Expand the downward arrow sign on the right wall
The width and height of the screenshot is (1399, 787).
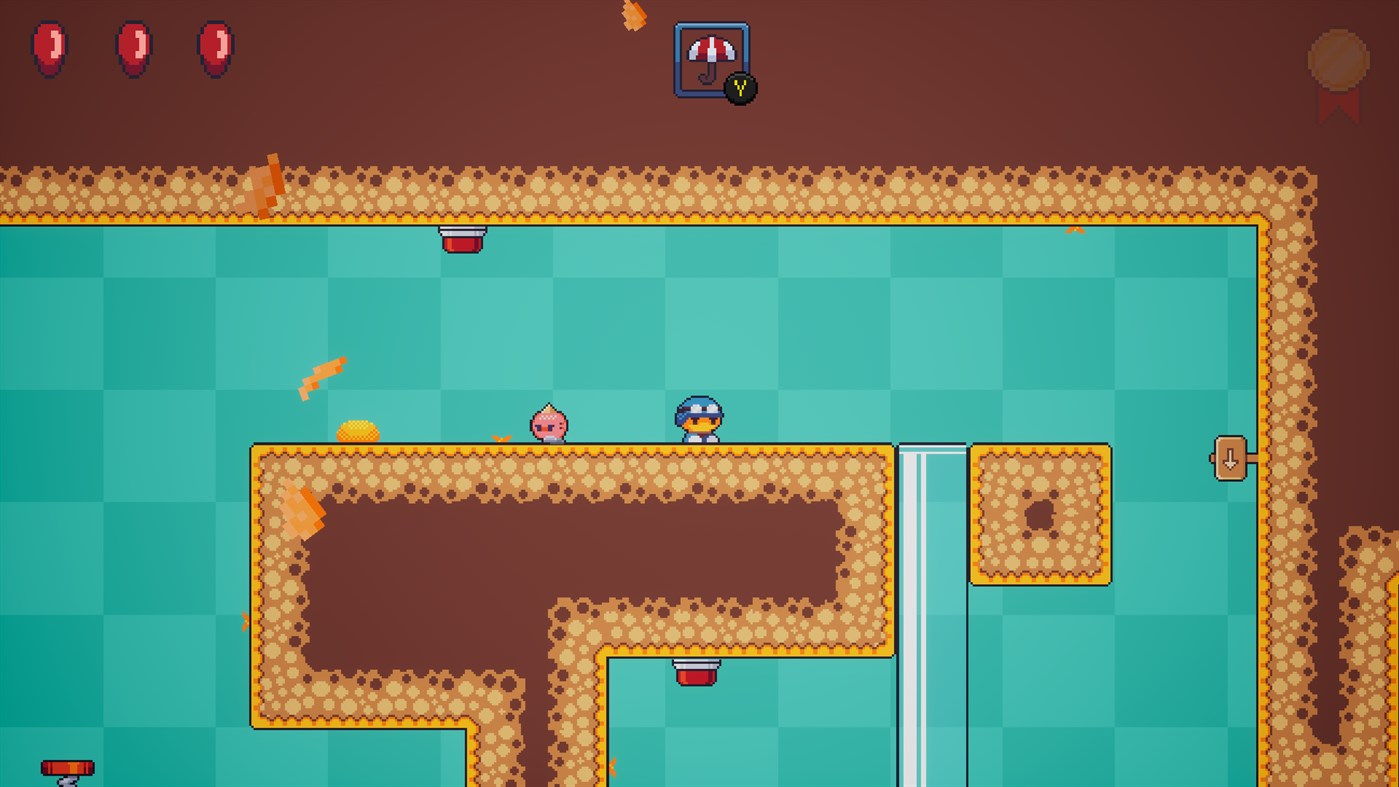(x=1230, y=460)
